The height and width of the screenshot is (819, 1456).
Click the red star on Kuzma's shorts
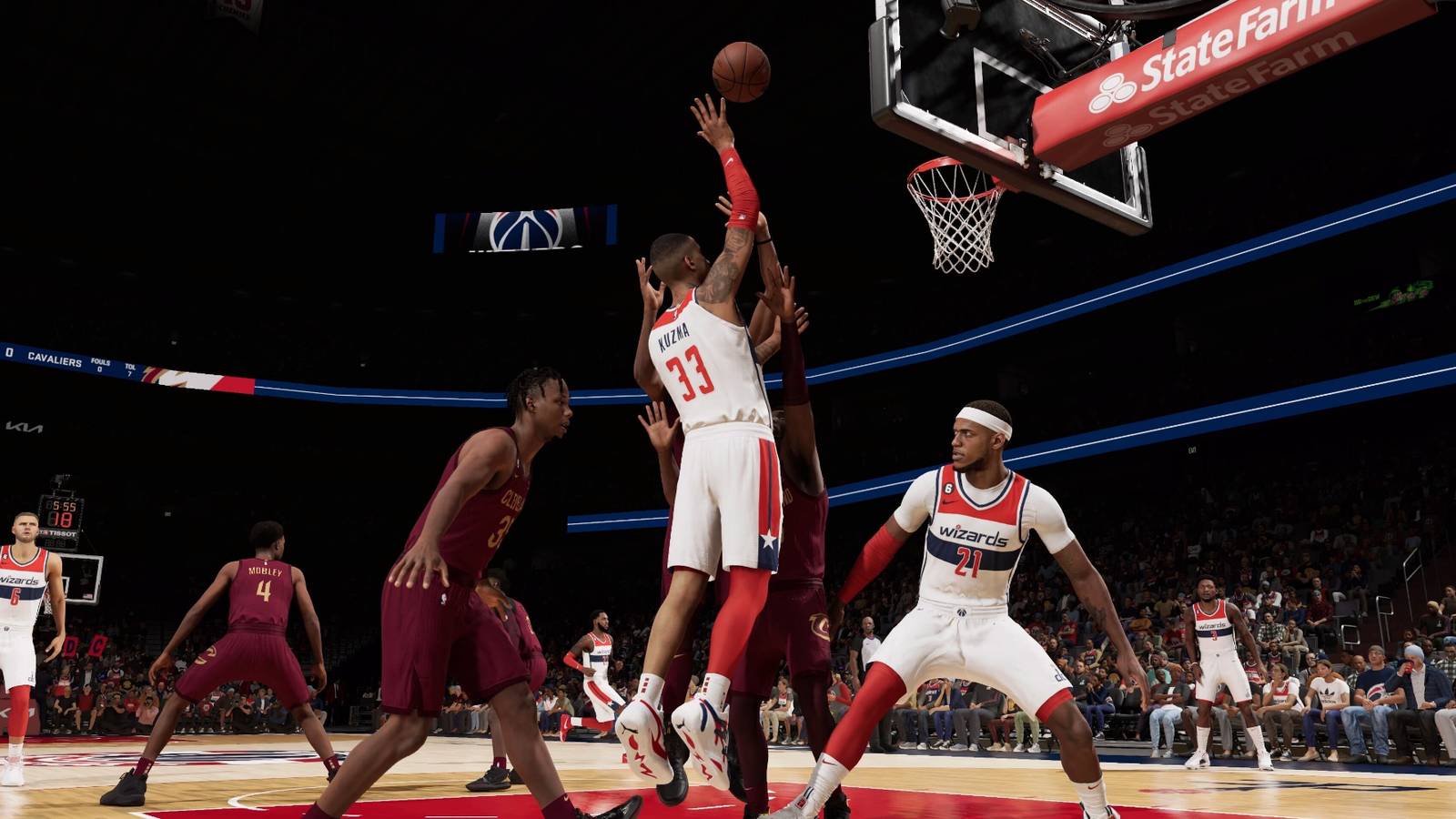767,539
